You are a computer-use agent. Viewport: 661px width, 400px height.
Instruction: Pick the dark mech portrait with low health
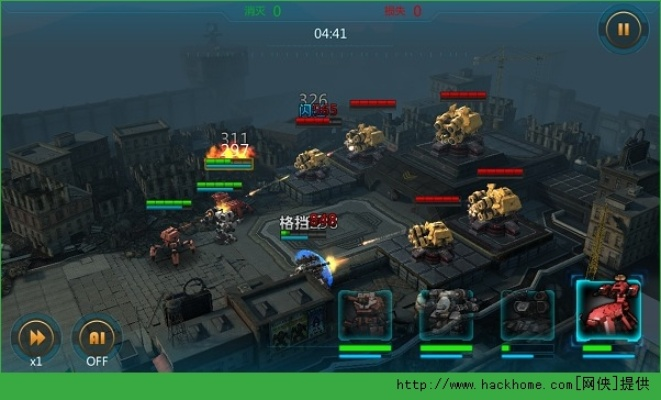tap(527, 314)
